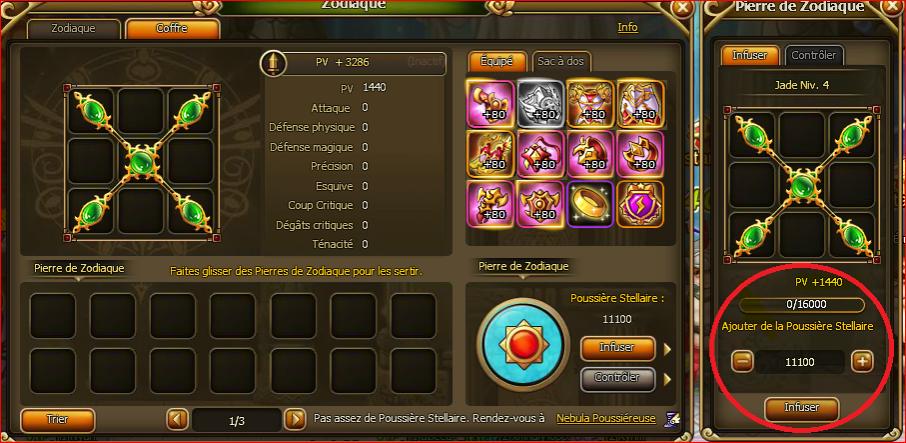Image resolution: width=906 pixels, height=443 pixels.
Task: Click the orange Infuser button beside the stone emblem
Action: (618, 348)
